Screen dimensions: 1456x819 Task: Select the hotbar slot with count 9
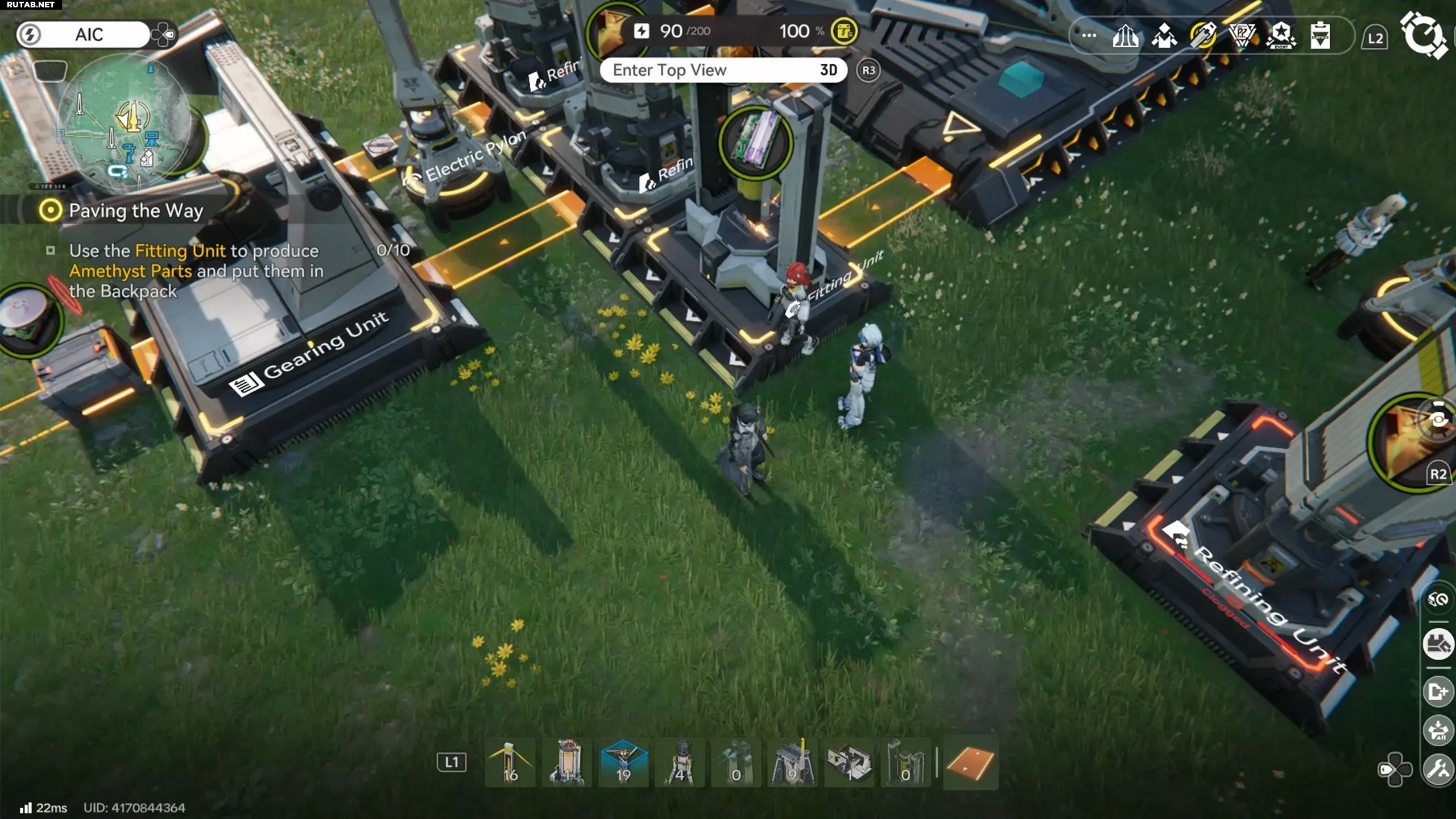click(792, 763)
